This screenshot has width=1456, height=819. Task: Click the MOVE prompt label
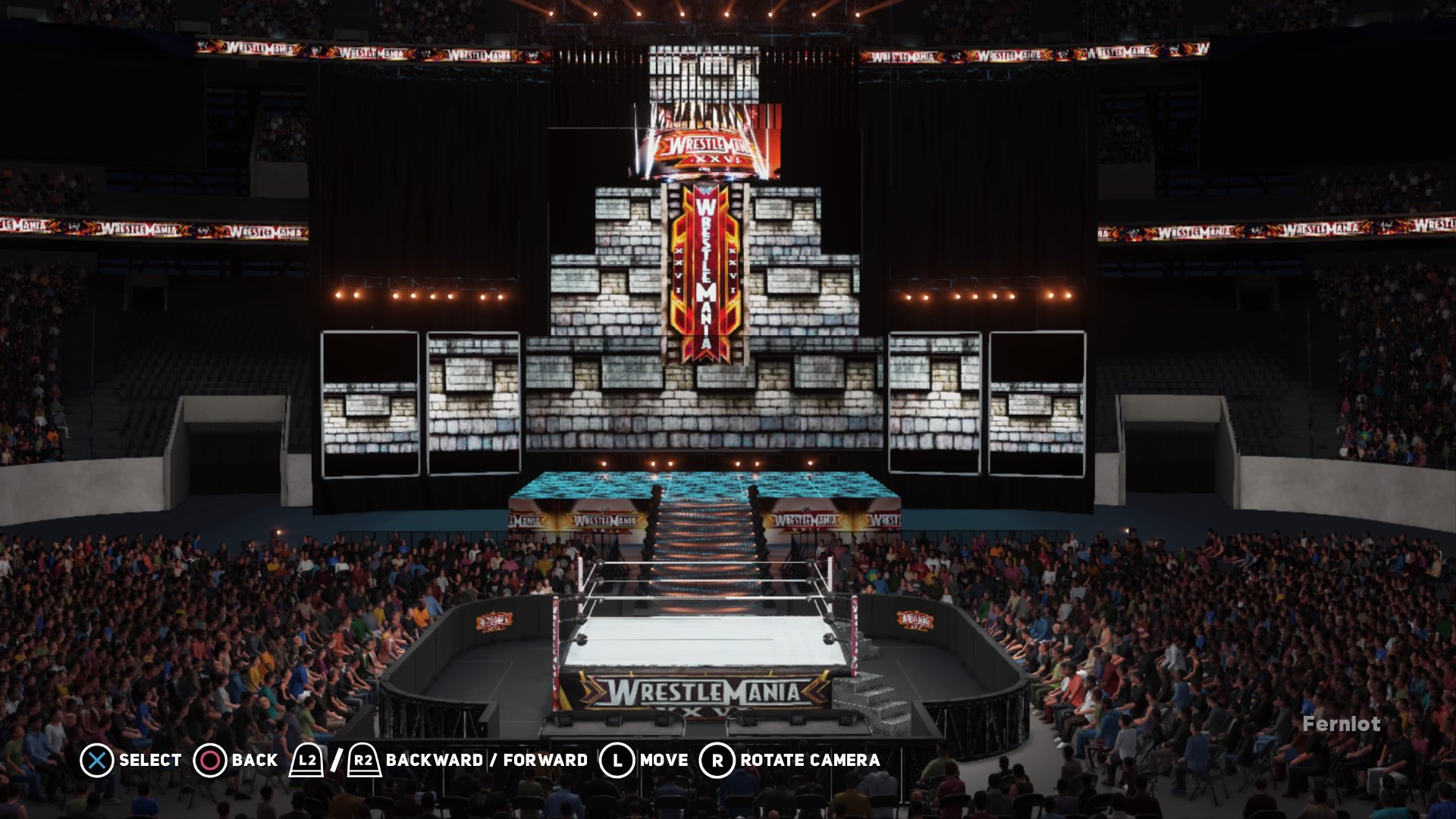(x=663, y=759)
